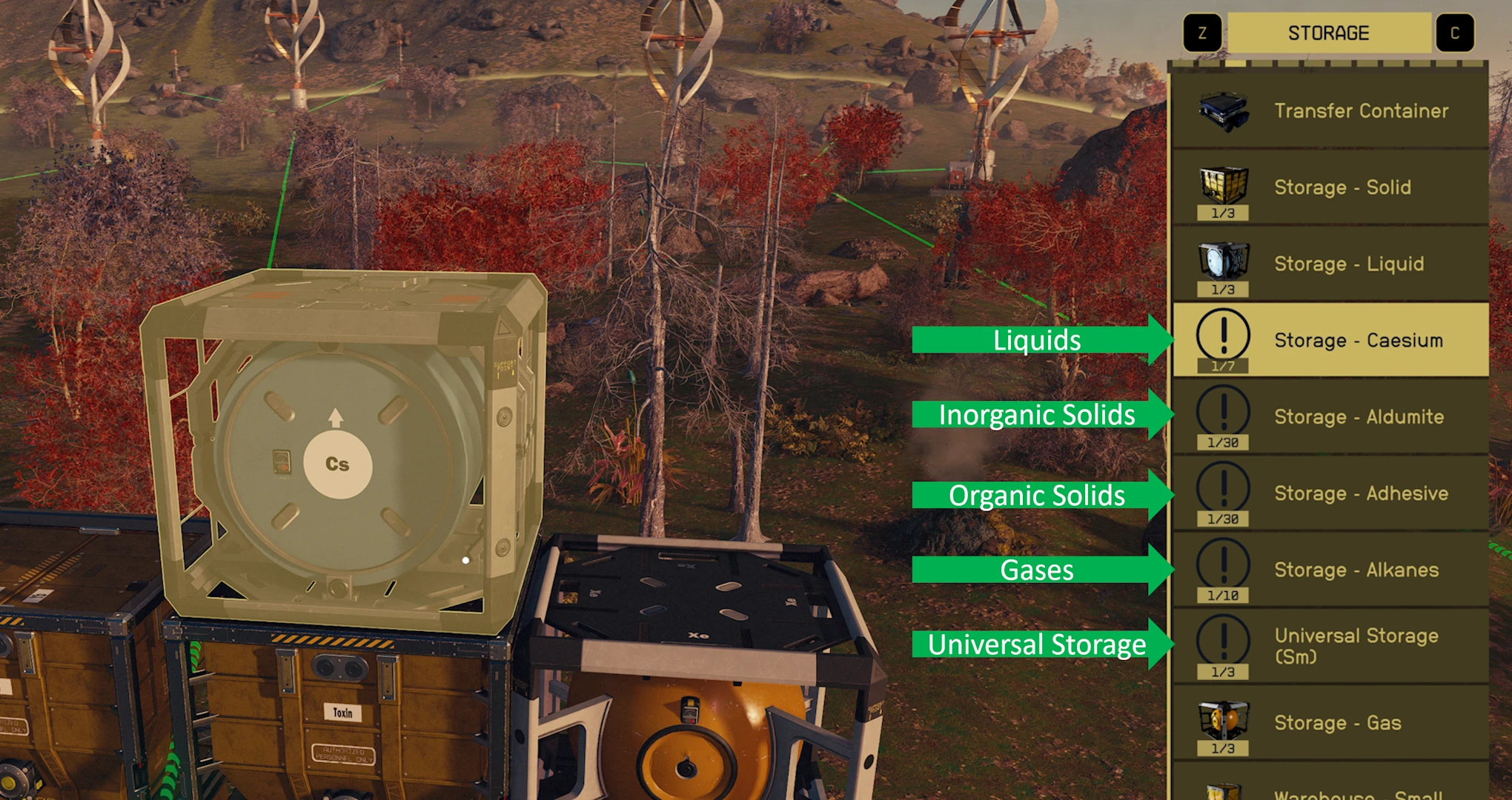
Task: Click the highlighted Caesium selection bar
Action: coord(1334,340)
